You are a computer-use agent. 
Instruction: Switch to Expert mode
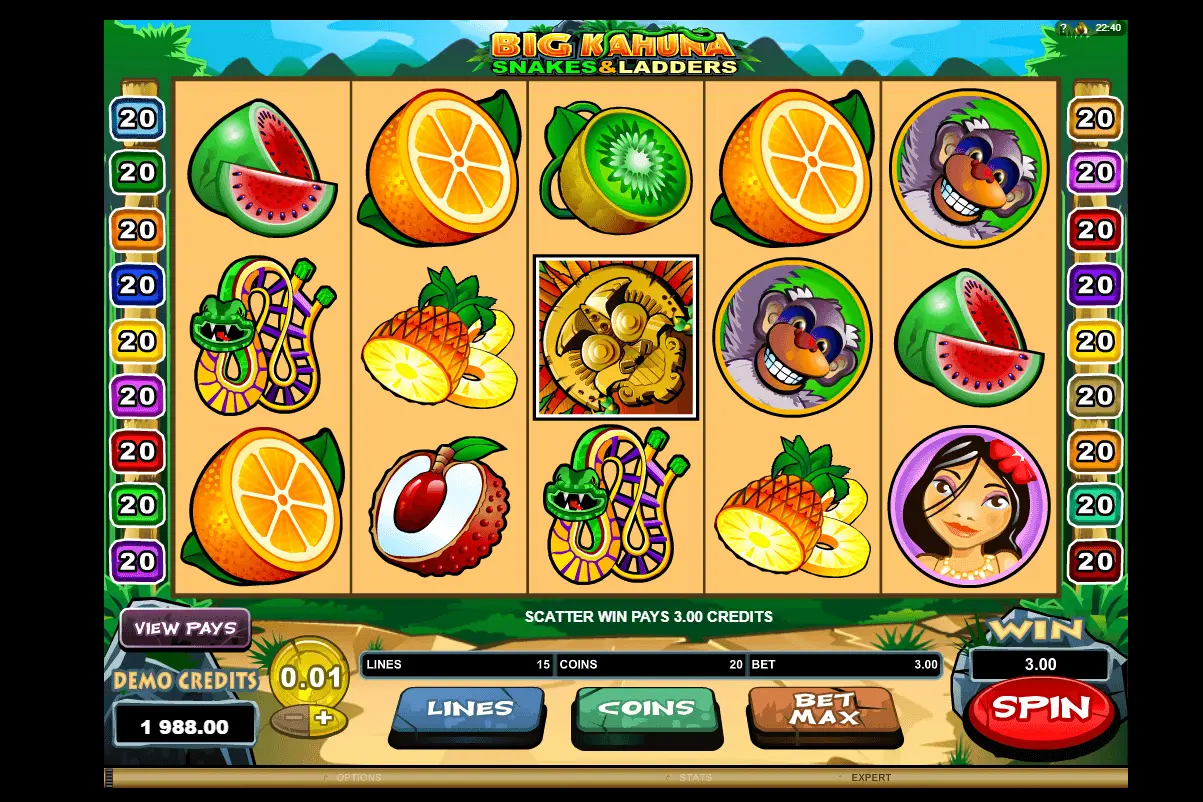(870, 778)
